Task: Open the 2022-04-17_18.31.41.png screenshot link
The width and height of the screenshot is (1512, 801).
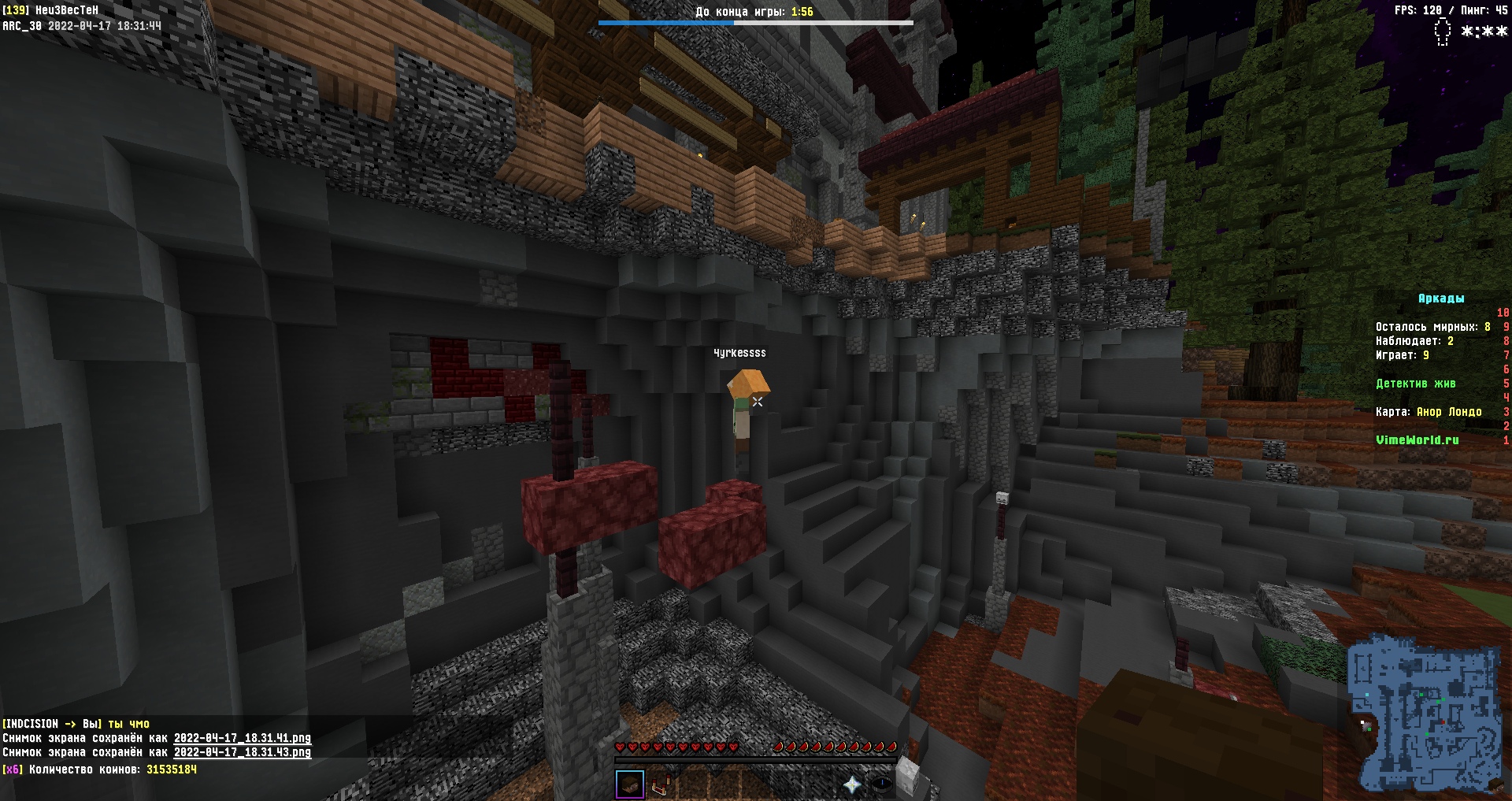Action: point(242,738)
